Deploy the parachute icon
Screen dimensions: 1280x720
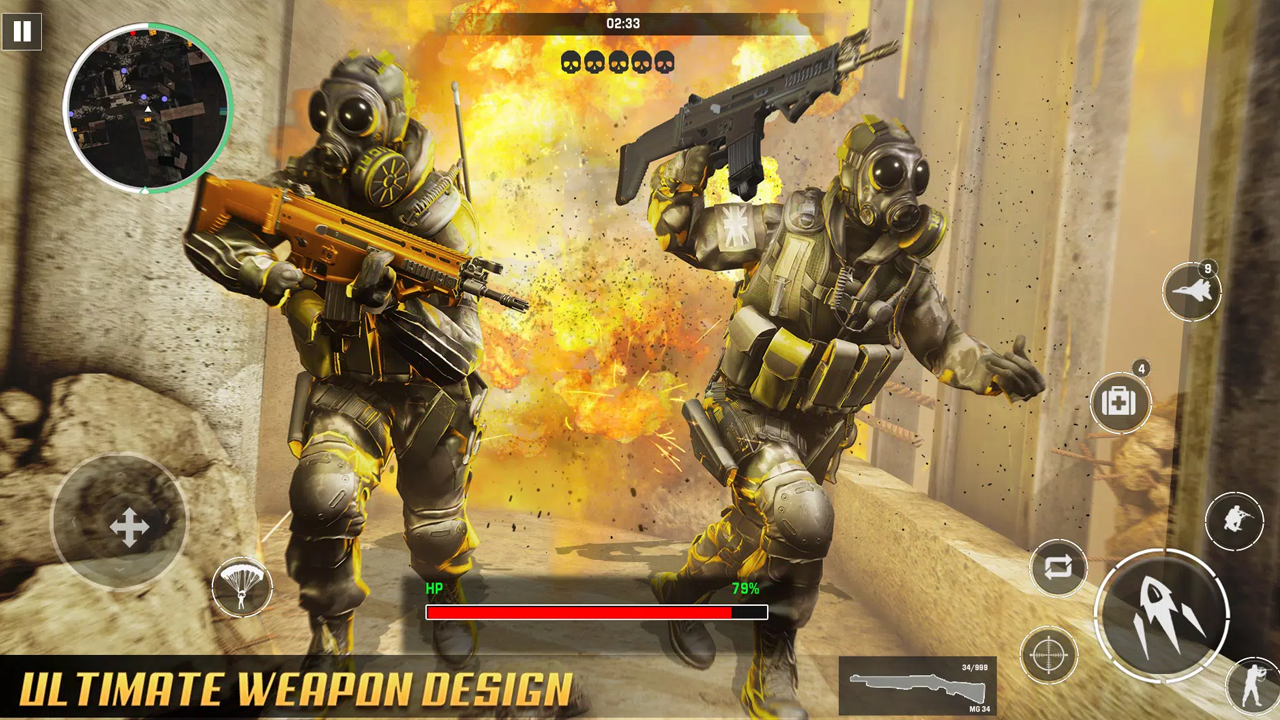point(241,589)
